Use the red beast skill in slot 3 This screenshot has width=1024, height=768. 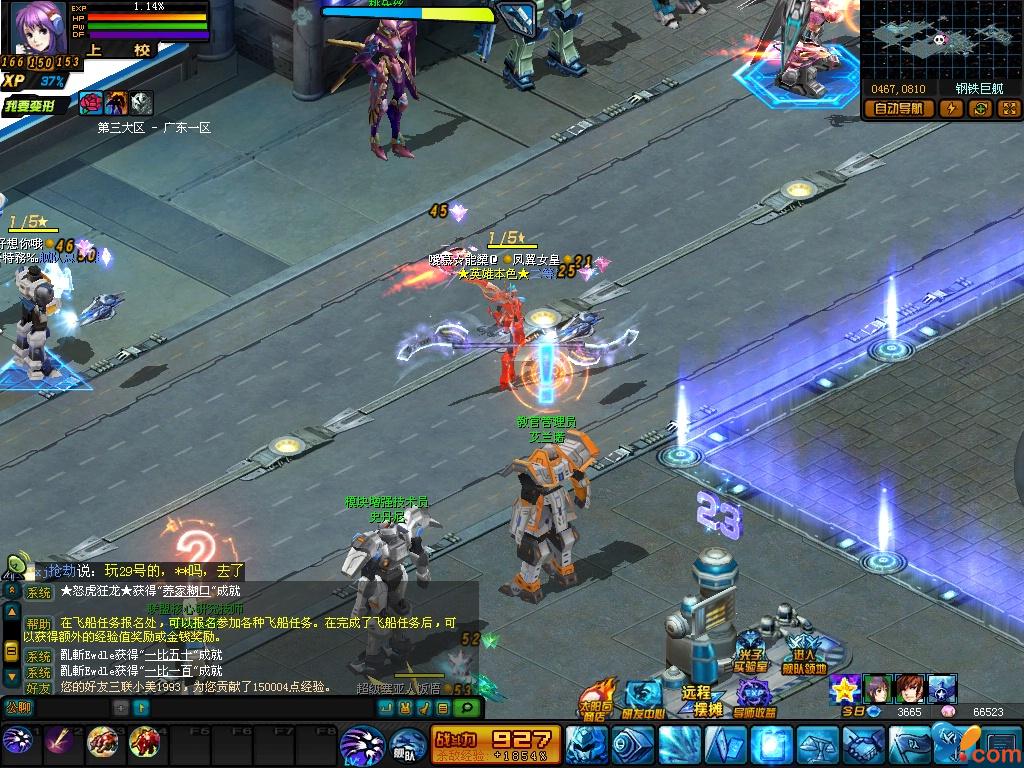point(101,741)
